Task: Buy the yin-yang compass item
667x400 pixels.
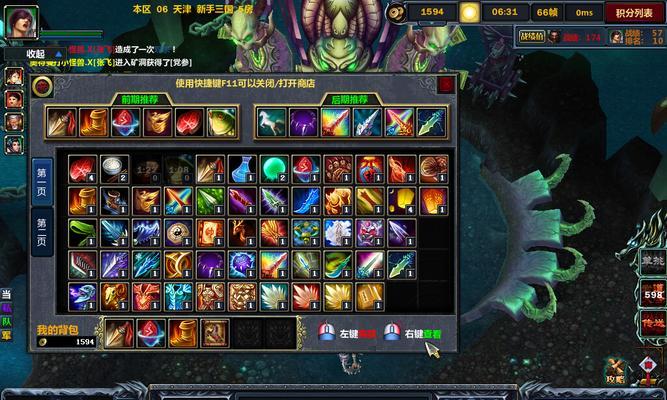Action: (x=178, y=232)
